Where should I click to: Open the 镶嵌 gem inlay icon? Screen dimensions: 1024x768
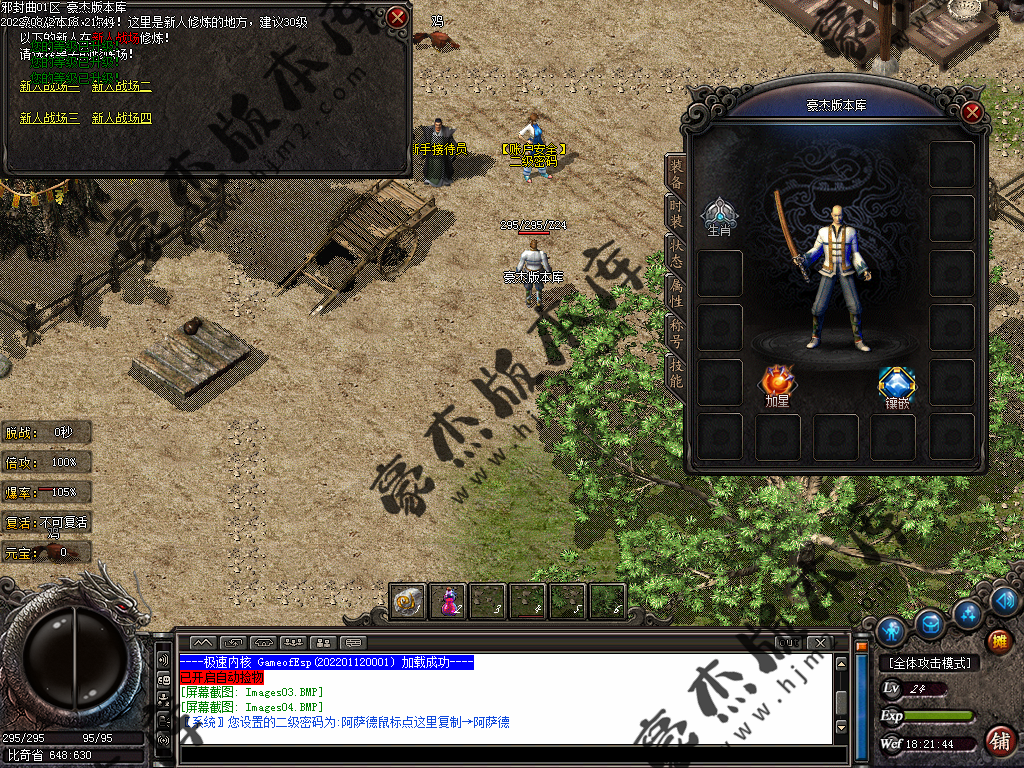(896, 384)
